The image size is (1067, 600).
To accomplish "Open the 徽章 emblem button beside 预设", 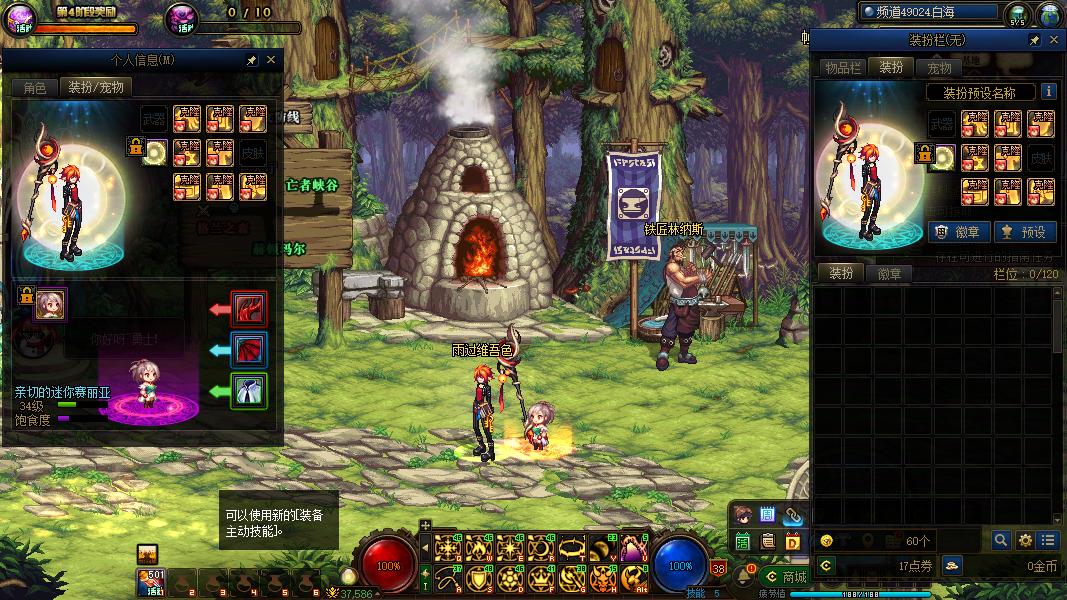I will (x=959, y=232).
